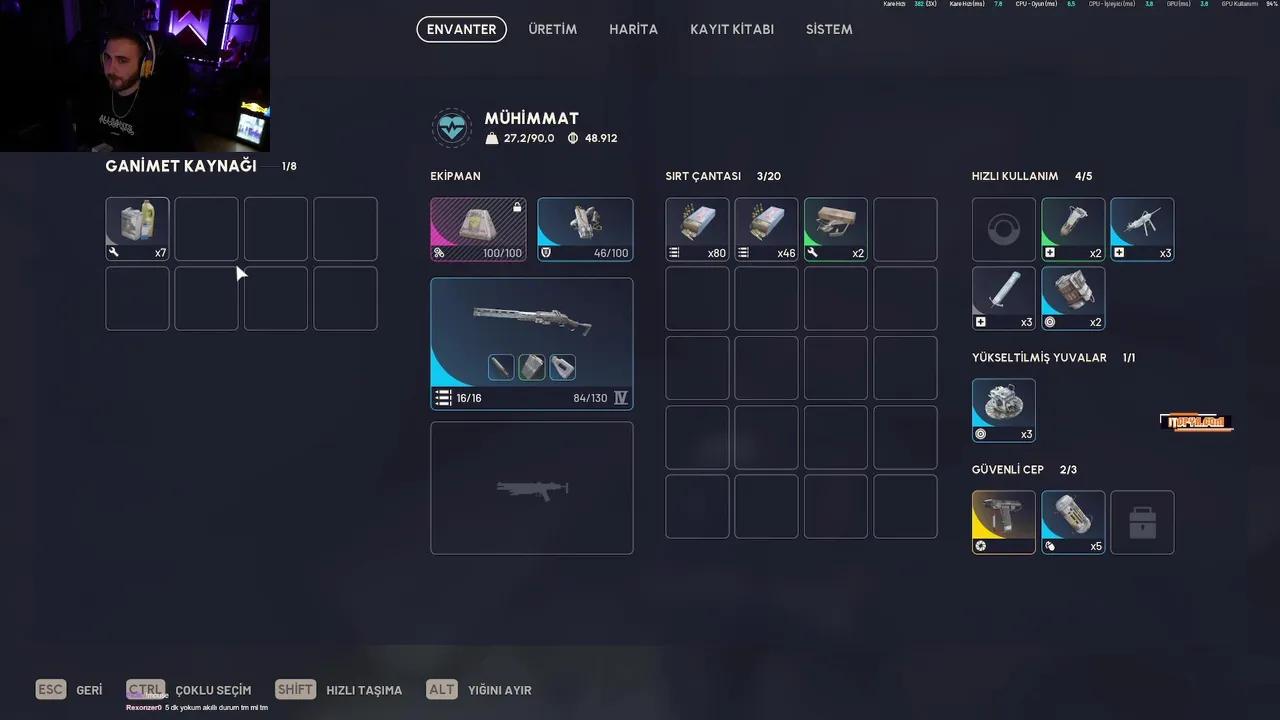
Task: Select the x80 ammo box in SIRT ÇANTASI
Action: tap(697, 228)
